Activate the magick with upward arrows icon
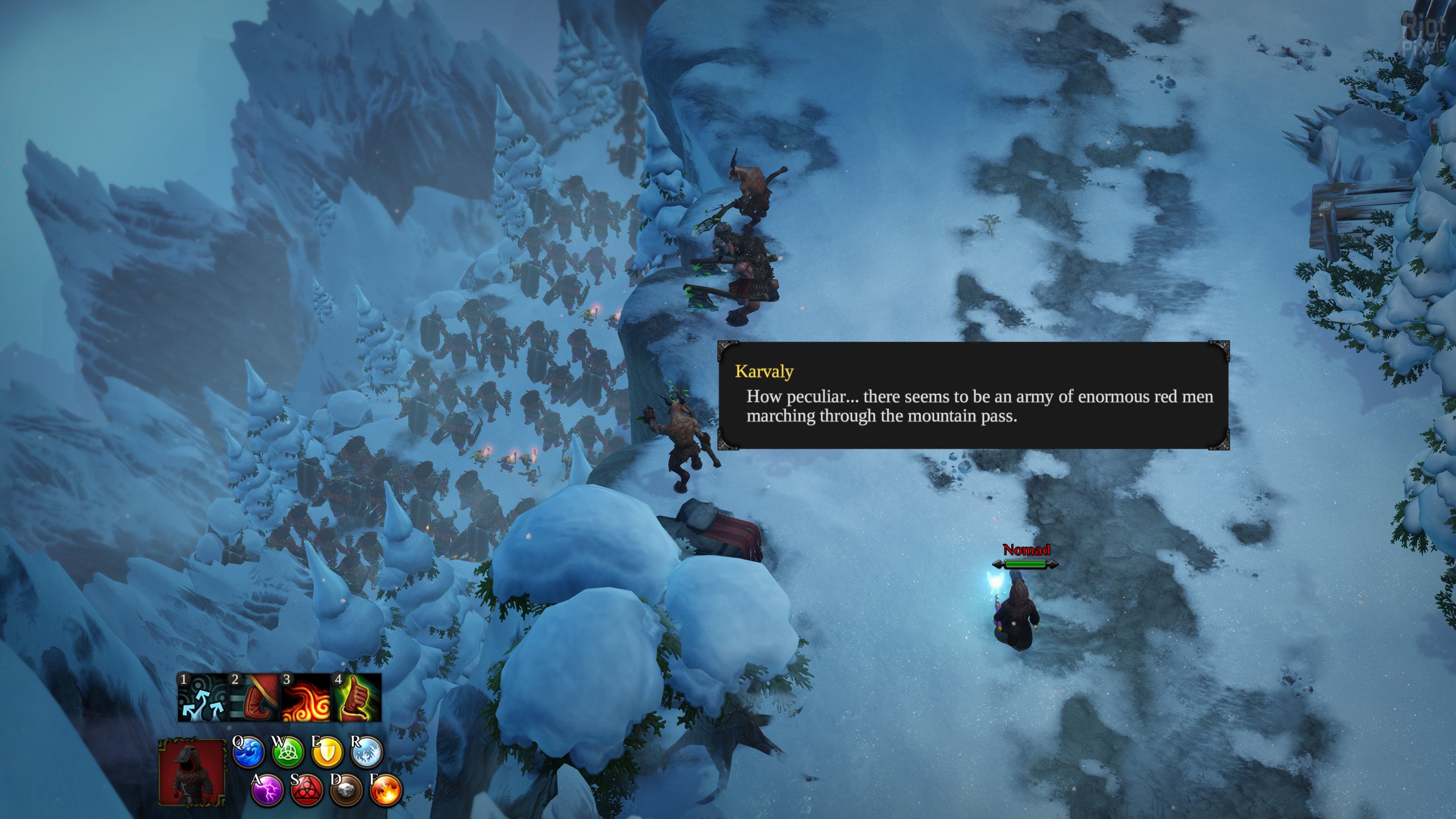 [x=202, y=697]
